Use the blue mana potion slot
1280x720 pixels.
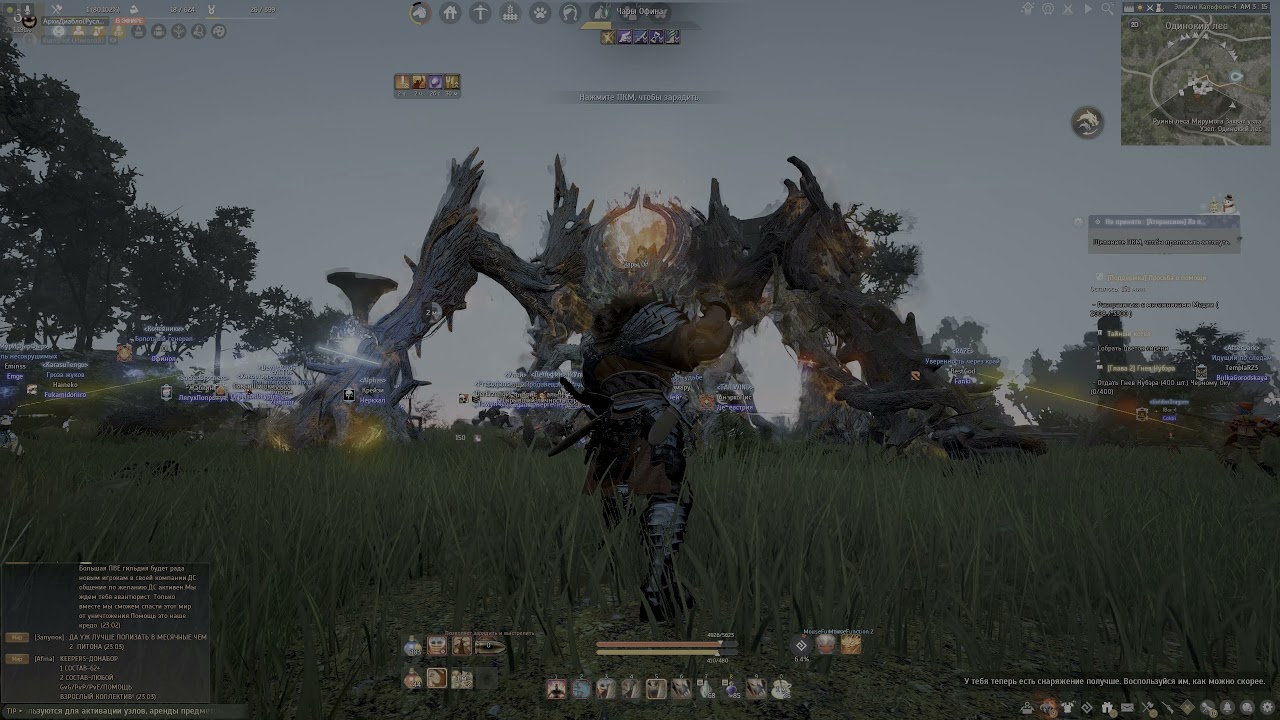413,647
